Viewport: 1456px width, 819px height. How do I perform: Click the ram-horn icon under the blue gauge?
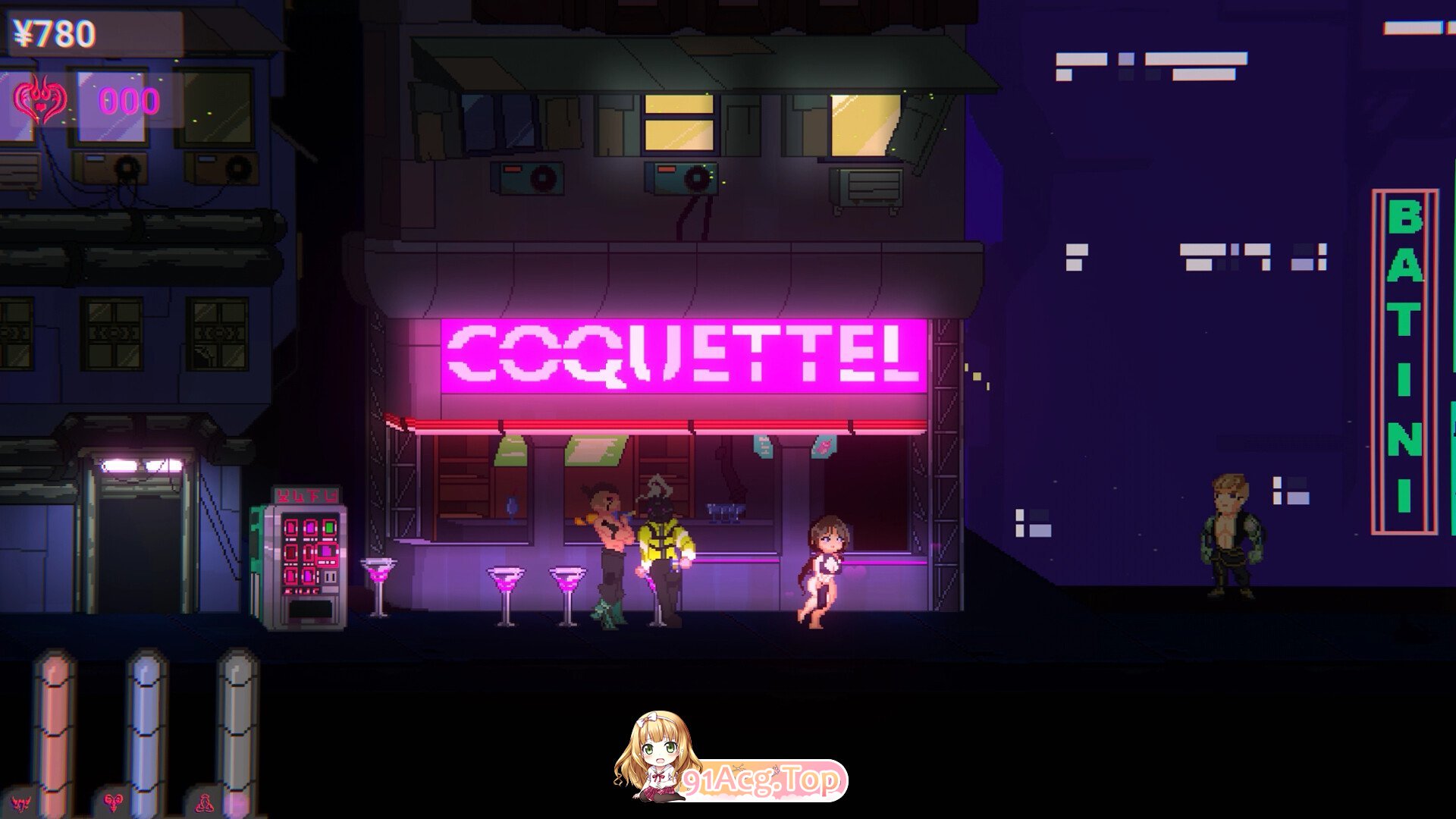[x=114, y=802]
